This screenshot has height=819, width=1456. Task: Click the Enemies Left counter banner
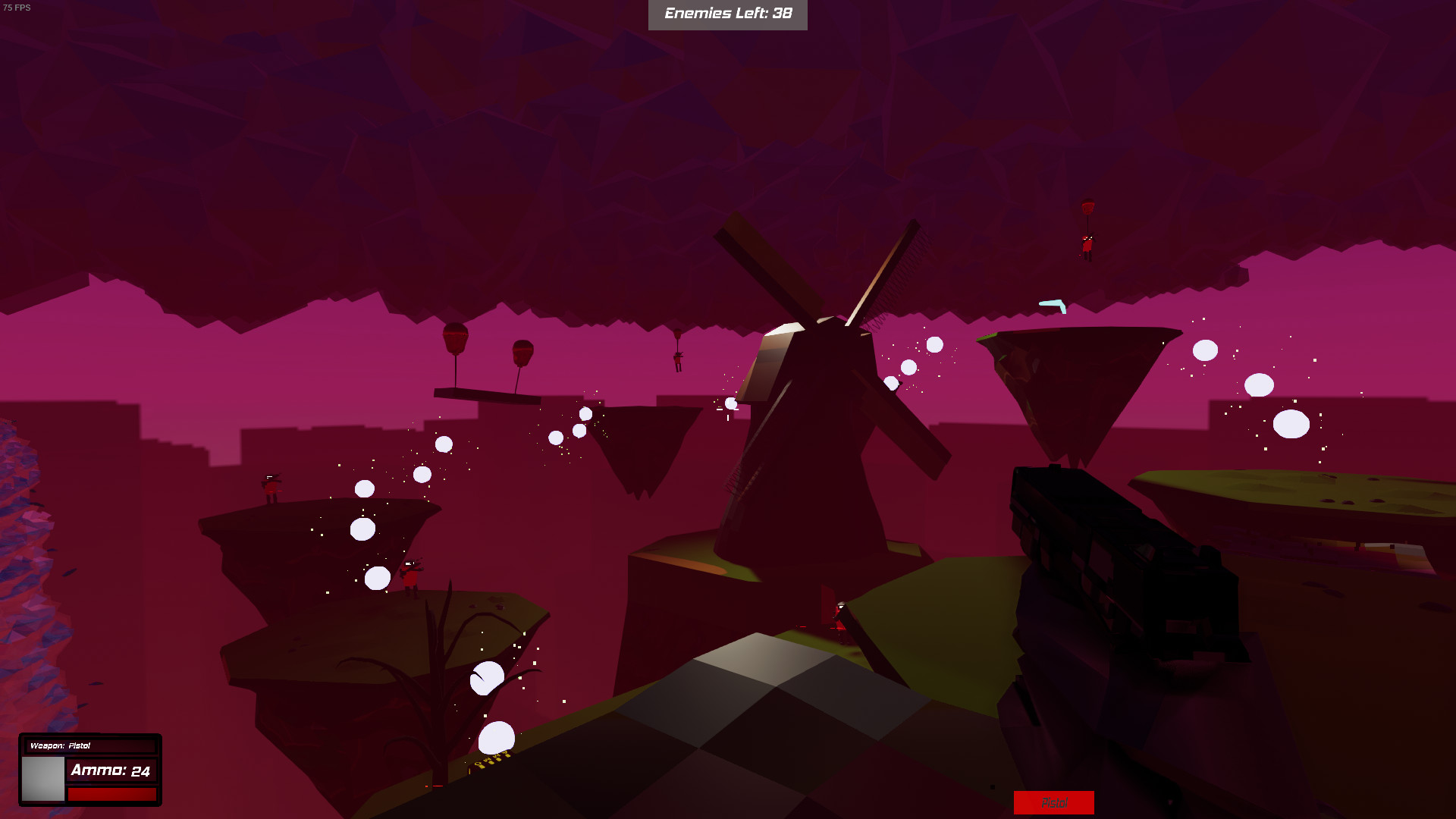726,13
